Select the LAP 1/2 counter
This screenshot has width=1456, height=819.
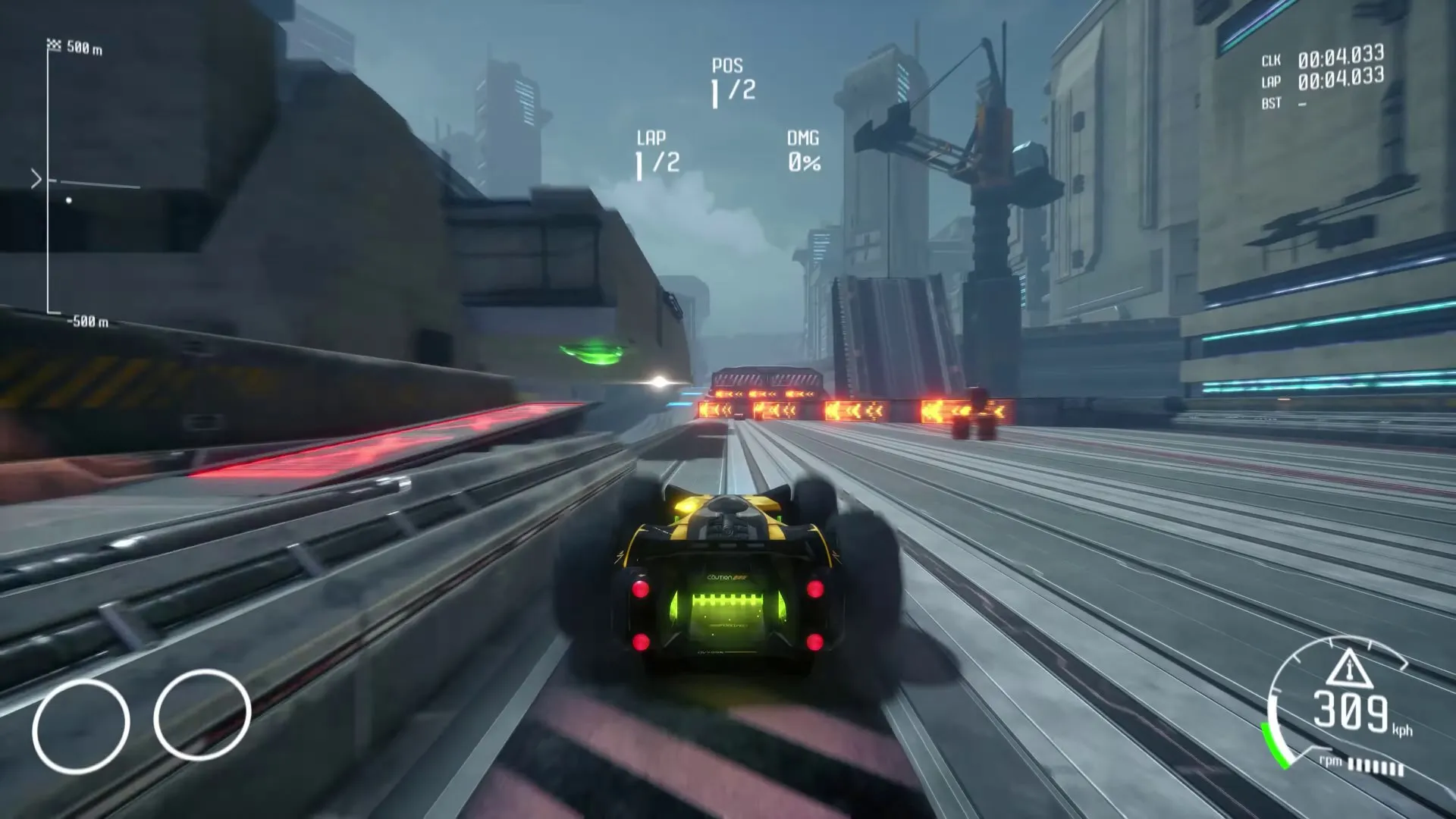pyautogui.click(x=656, y=152)
